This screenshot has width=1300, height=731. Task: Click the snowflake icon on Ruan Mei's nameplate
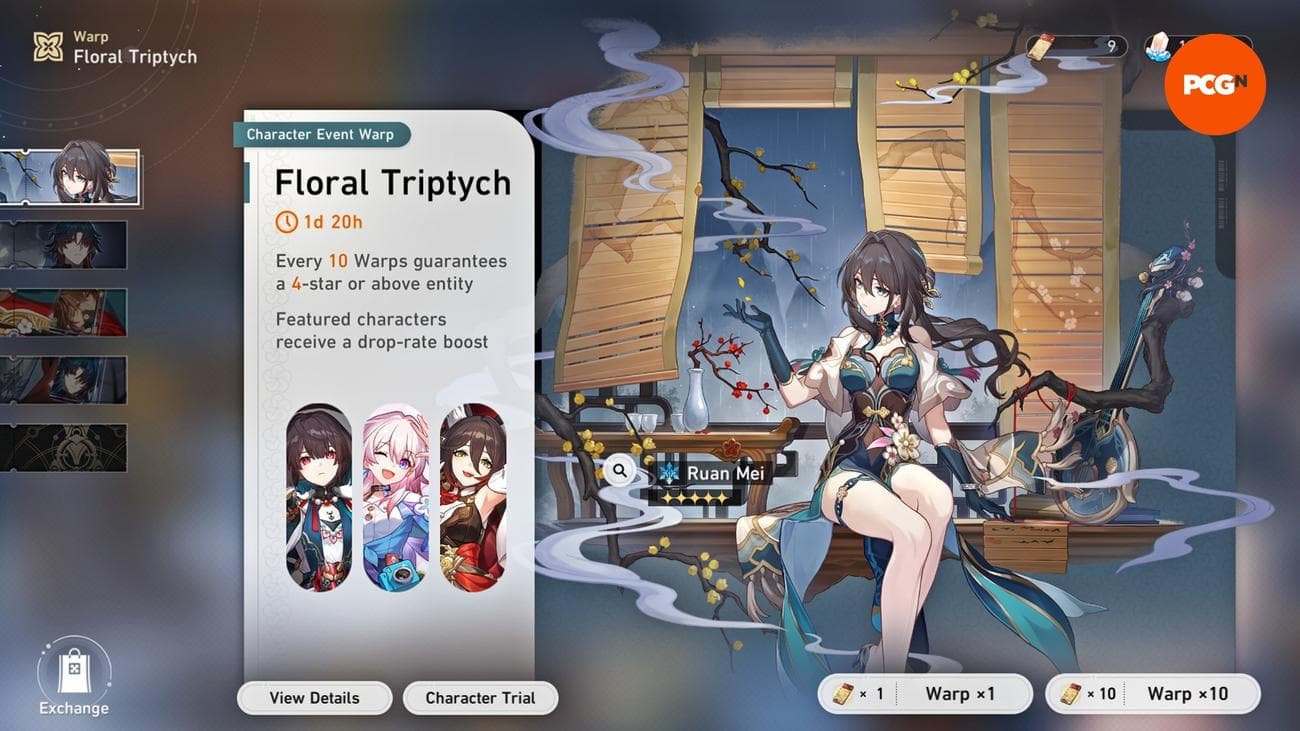coord(669,471)
